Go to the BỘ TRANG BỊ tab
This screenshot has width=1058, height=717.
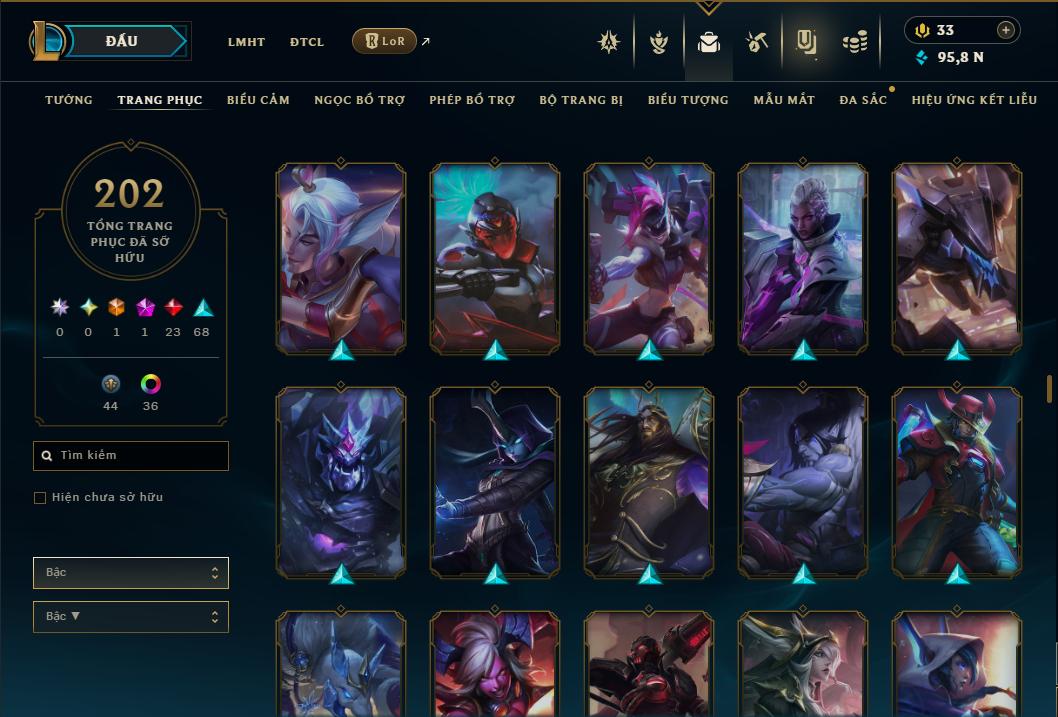pos(581,100)
